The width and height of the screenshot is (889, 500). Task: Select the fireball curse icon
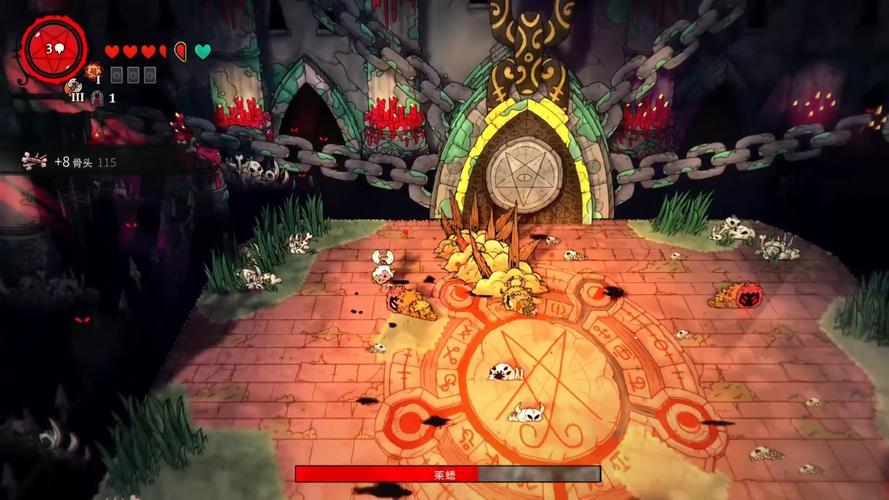coord(94,72)
